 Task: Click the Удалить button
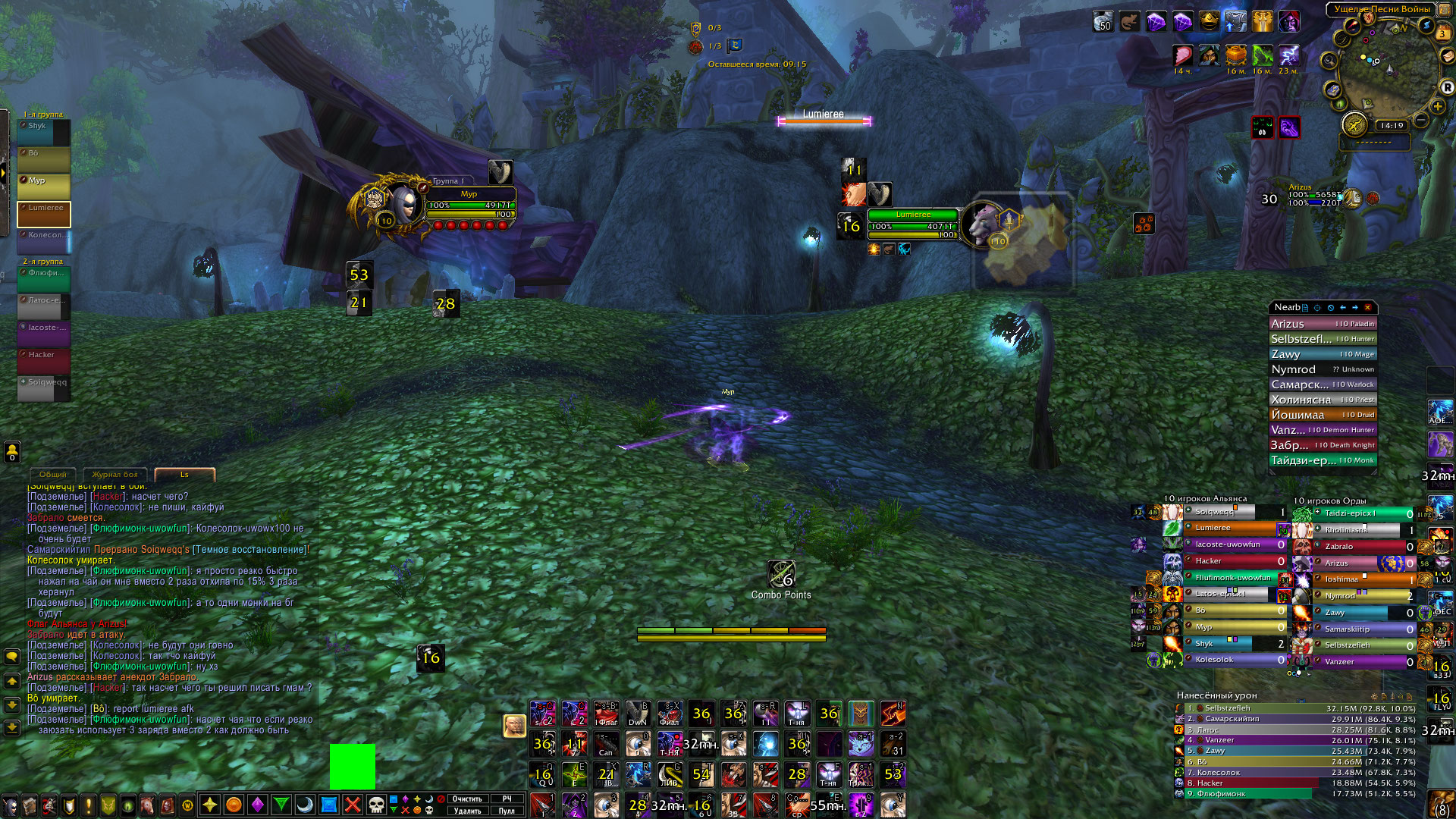coord(467,811)
